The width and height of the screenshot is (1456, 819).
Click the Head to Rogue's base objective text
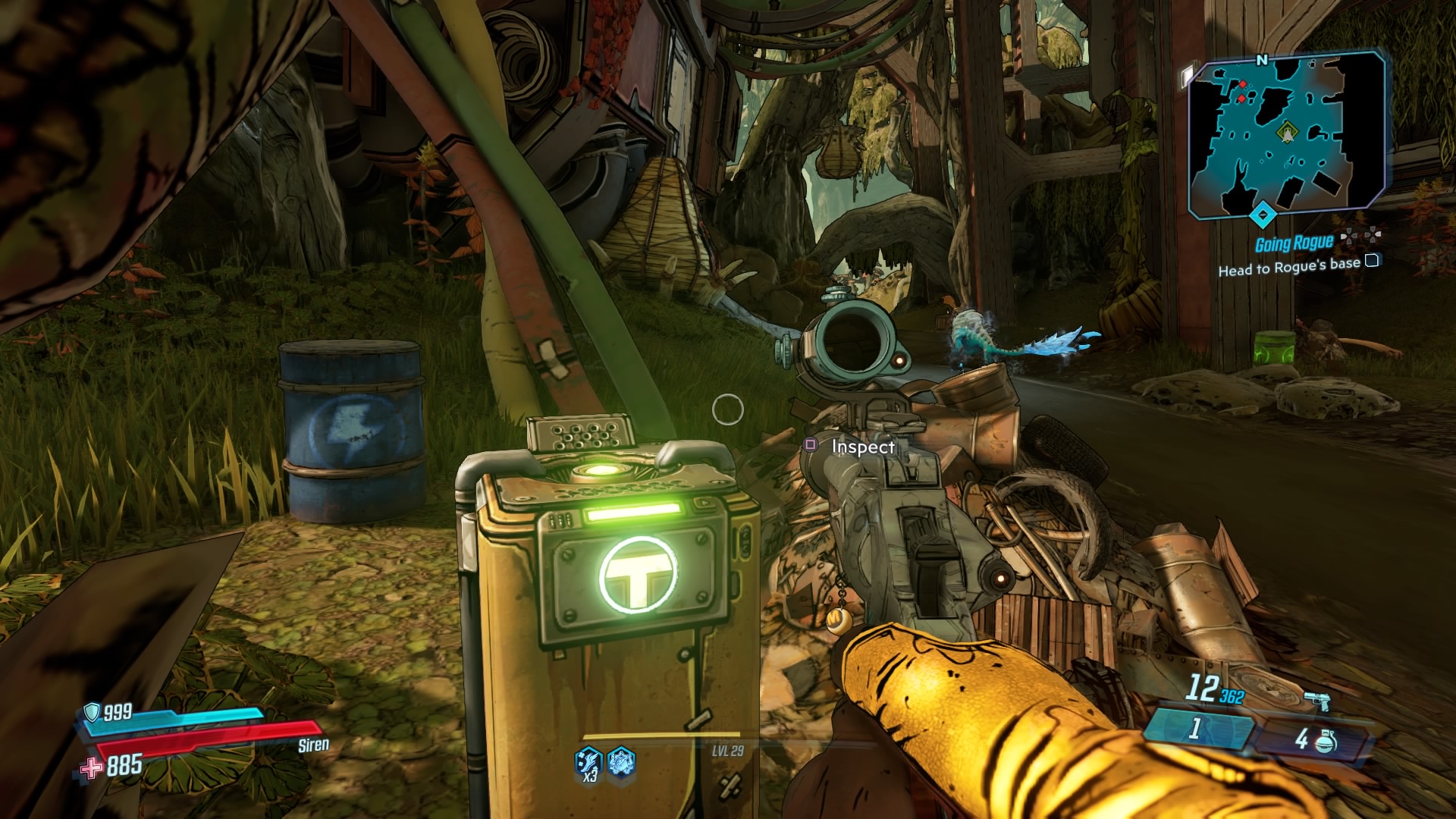1289,268
